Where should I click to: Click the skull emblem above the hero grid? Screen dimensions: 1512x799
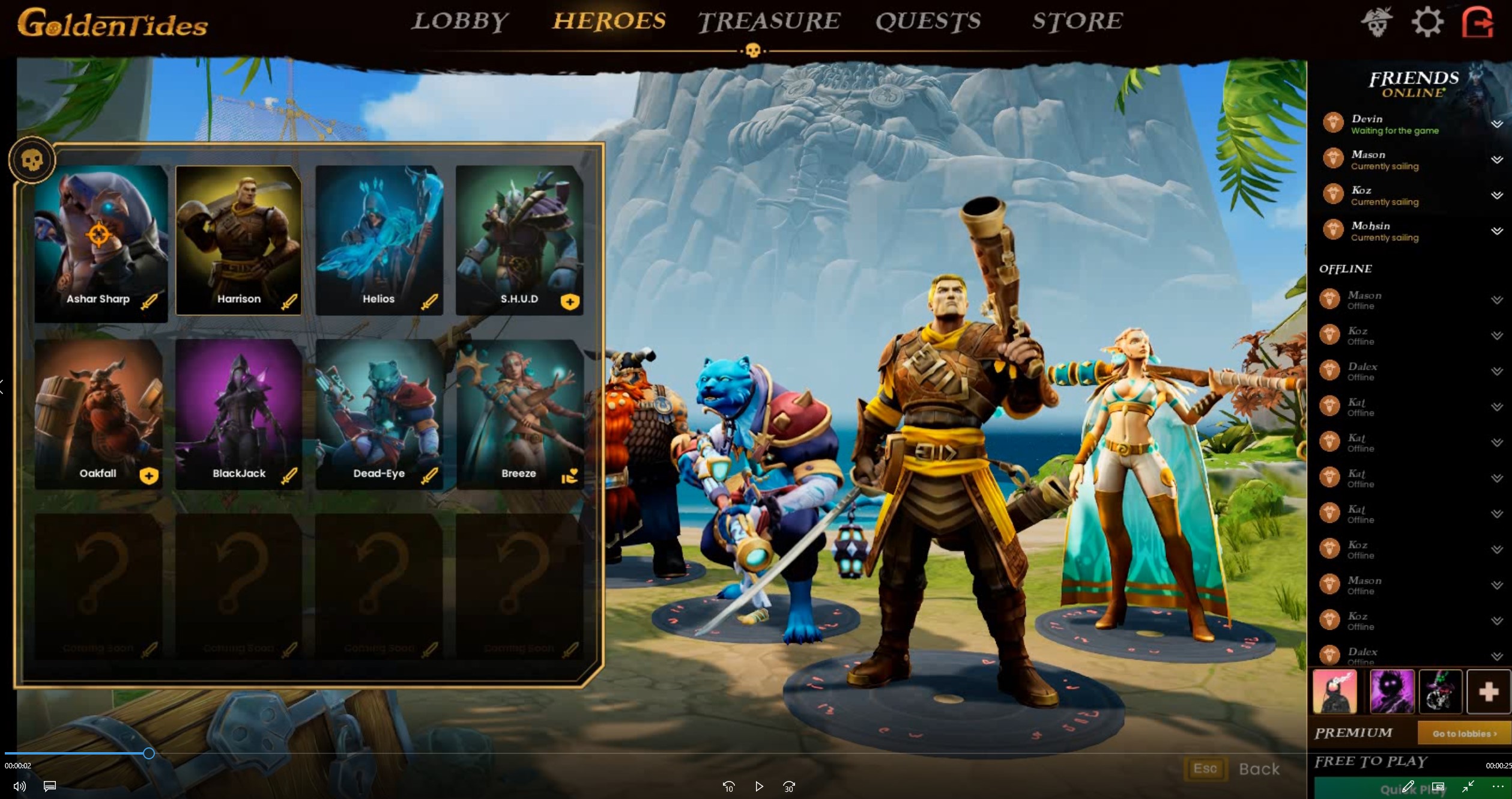click(33, 159)
